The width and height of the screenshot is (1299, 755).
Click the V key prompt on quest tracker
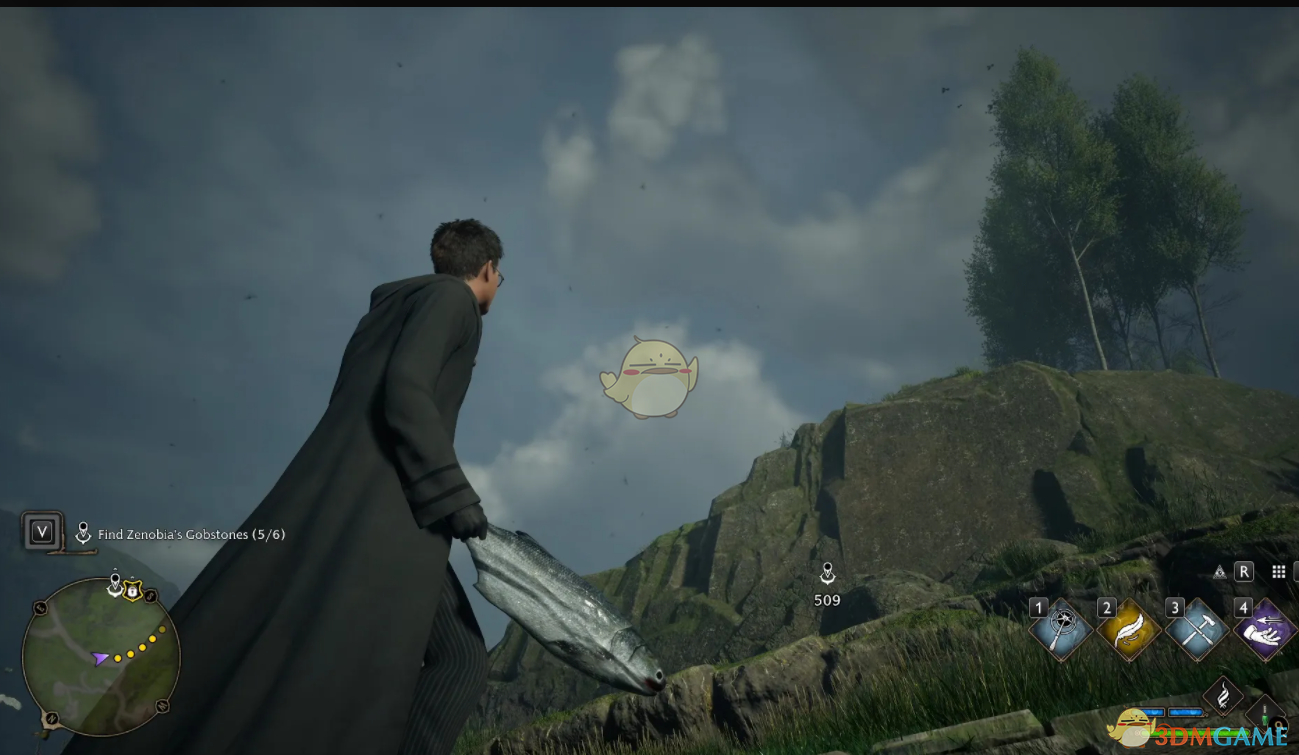tap(41, 532)
